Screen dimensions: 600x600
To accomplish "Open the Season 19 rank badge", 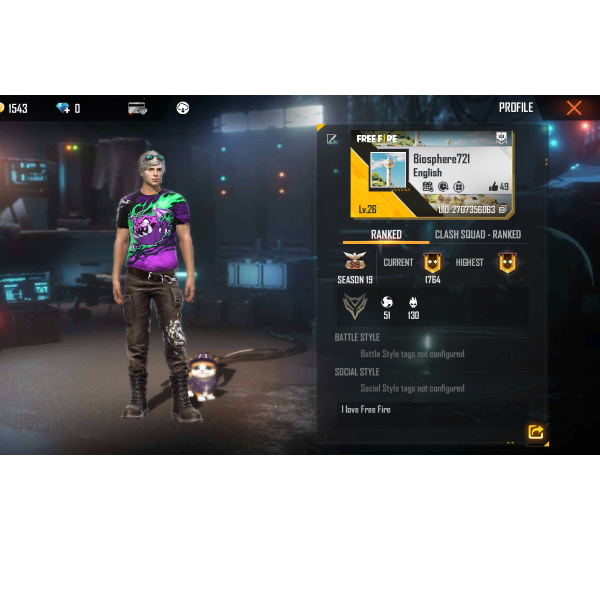I will coord(354,263).
